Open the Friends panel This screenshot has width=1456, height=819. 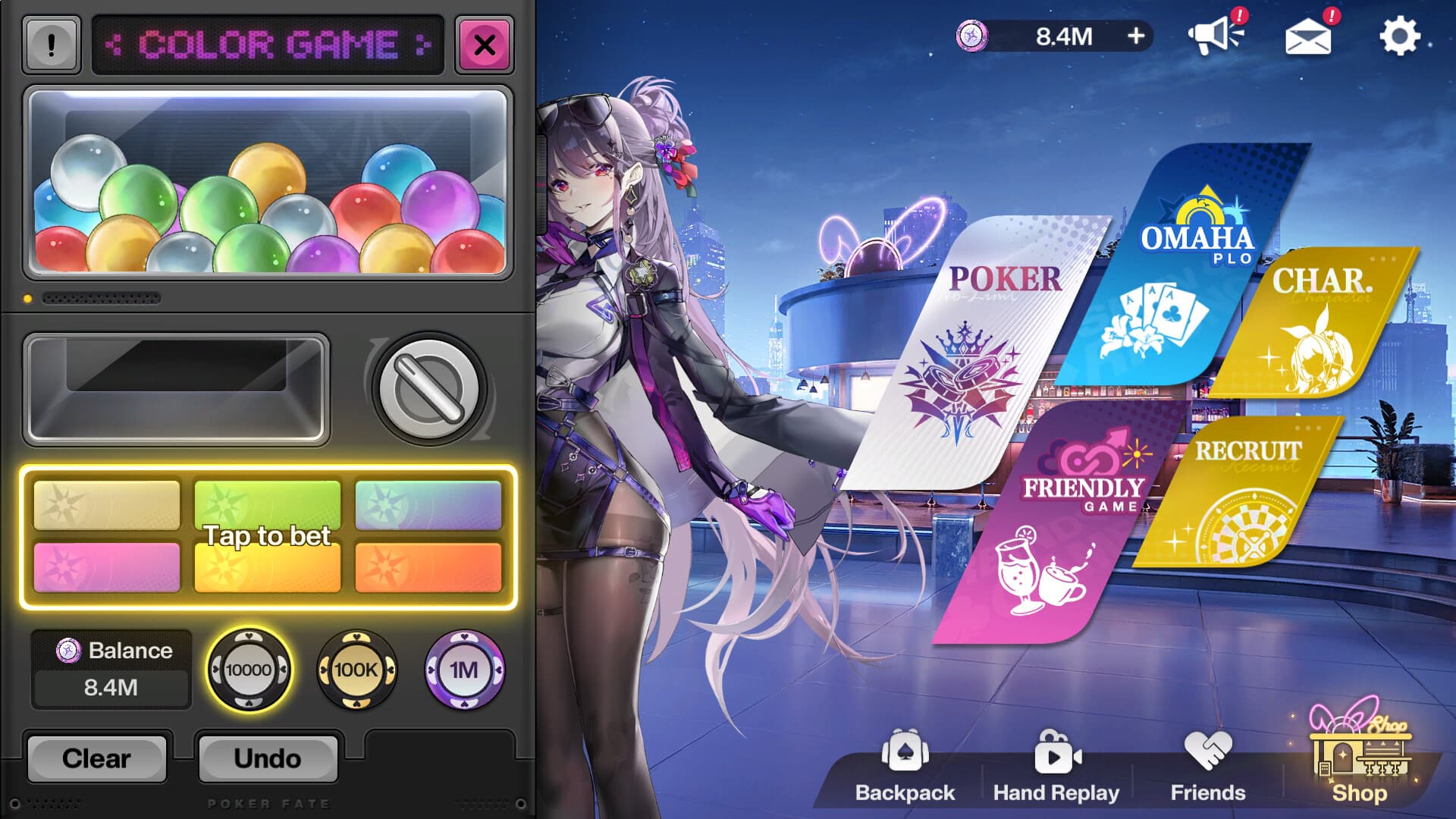click(1206, 766)
